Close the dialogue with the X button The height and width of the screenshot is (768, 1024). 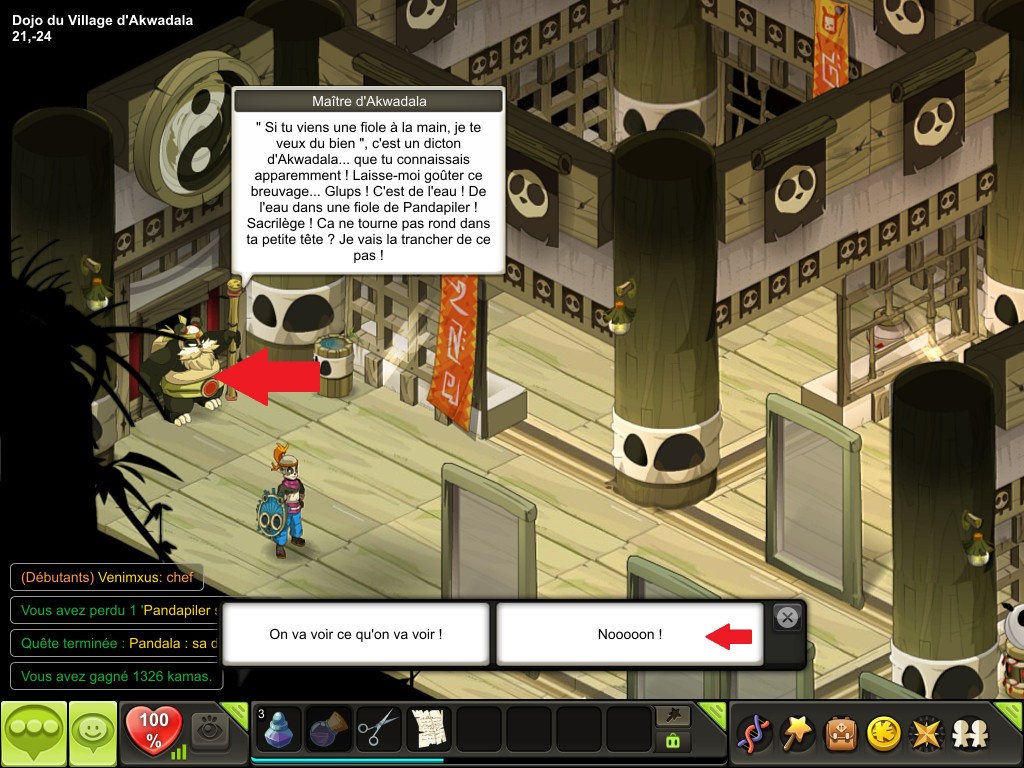(788, 617)
